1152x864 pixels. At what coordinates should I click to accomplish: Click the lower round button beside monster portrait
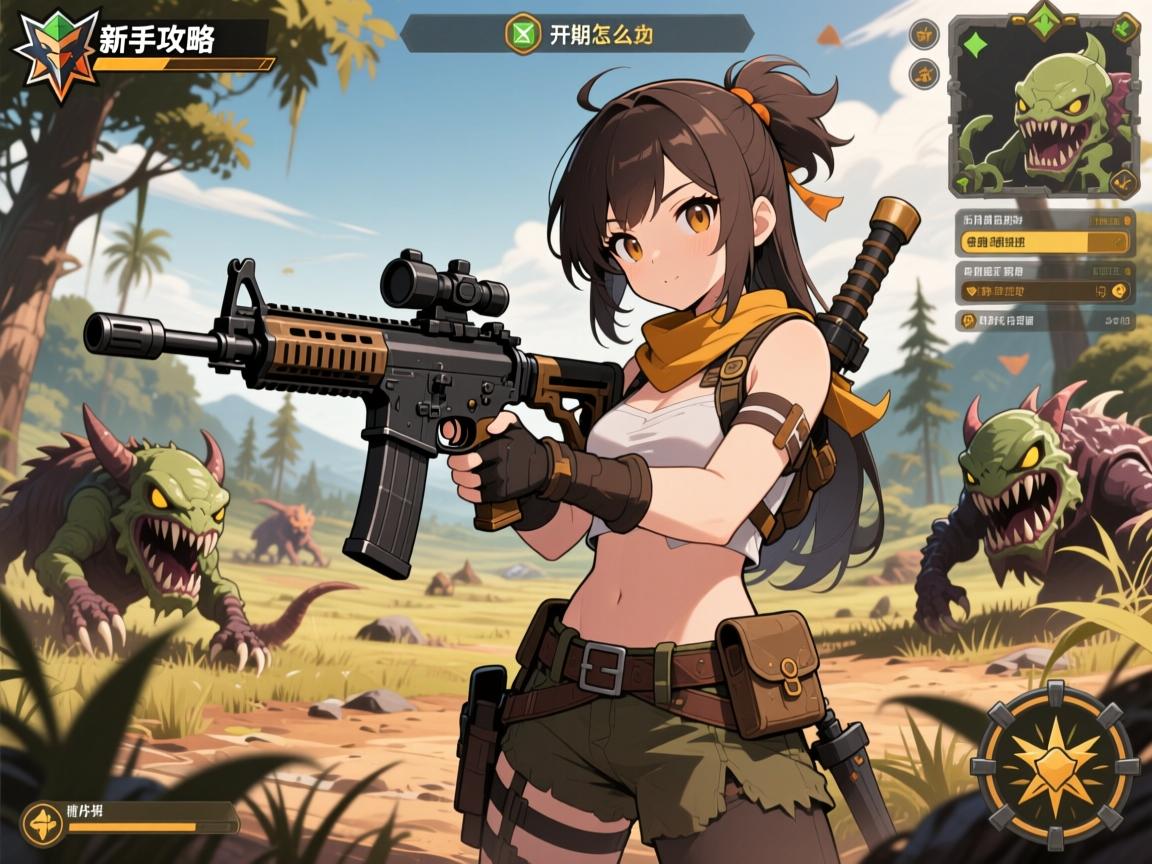tap(923, 72)
